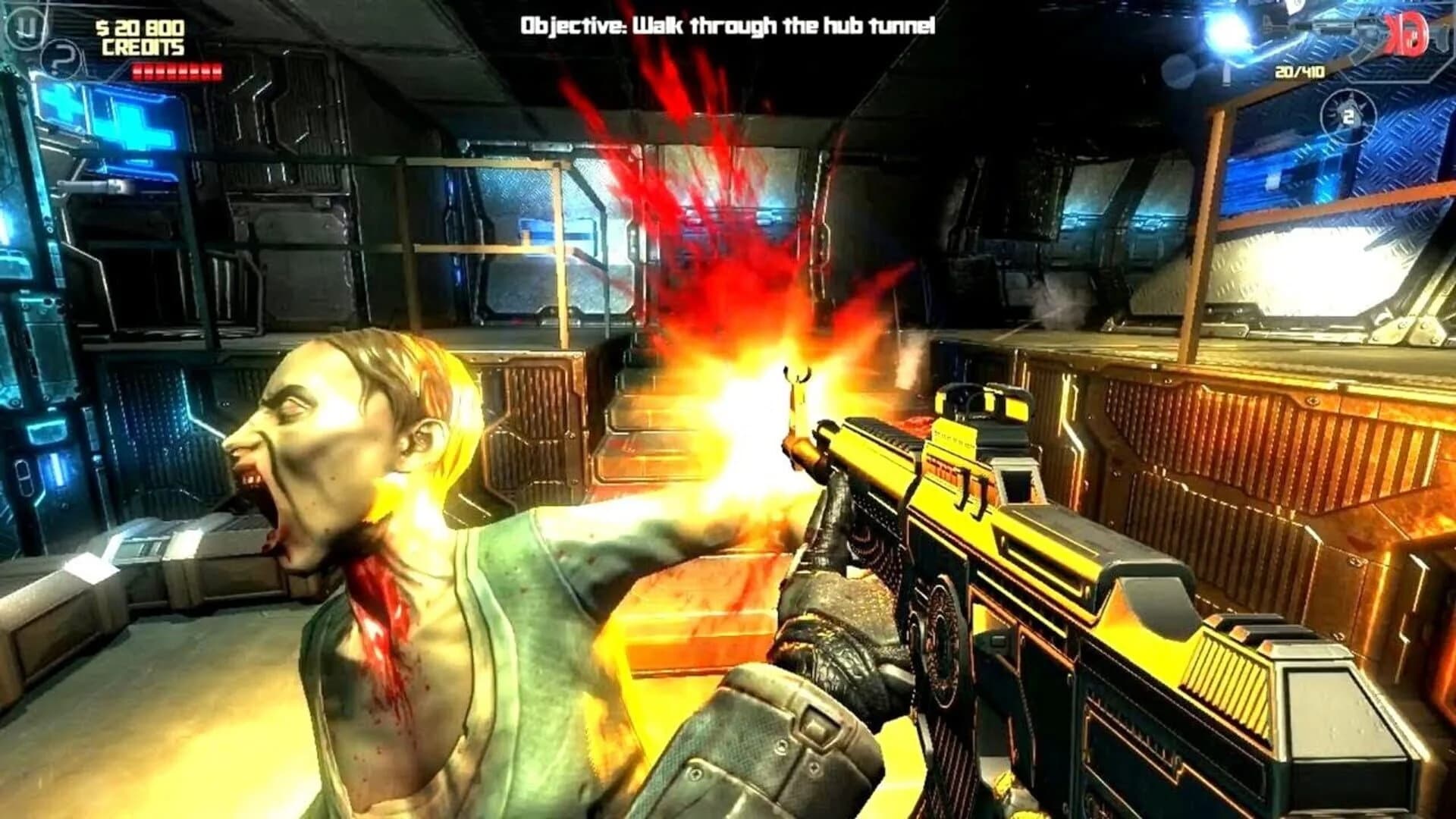The width and height of the screenshot is (1456, 819).
Task: Select the credits counter menu entry
Action: click(x=140, y=36)
